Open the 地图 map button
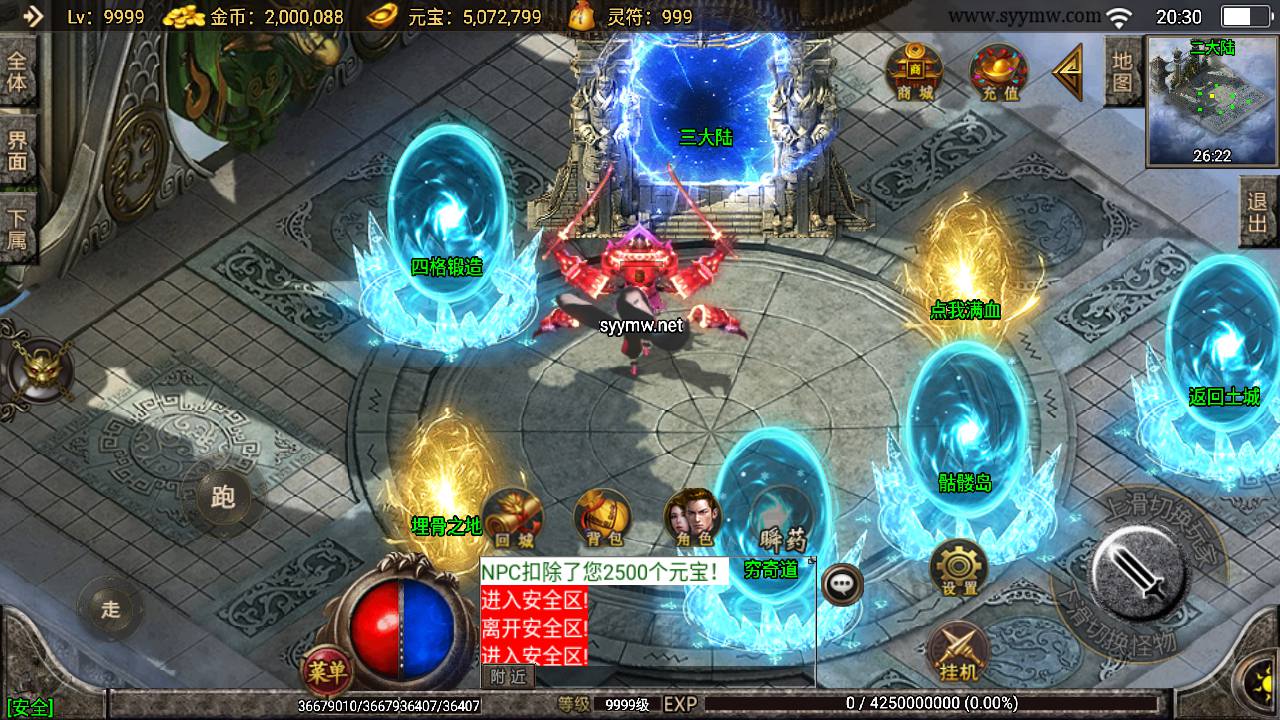1280x720 pixels. click(1122, 71)
